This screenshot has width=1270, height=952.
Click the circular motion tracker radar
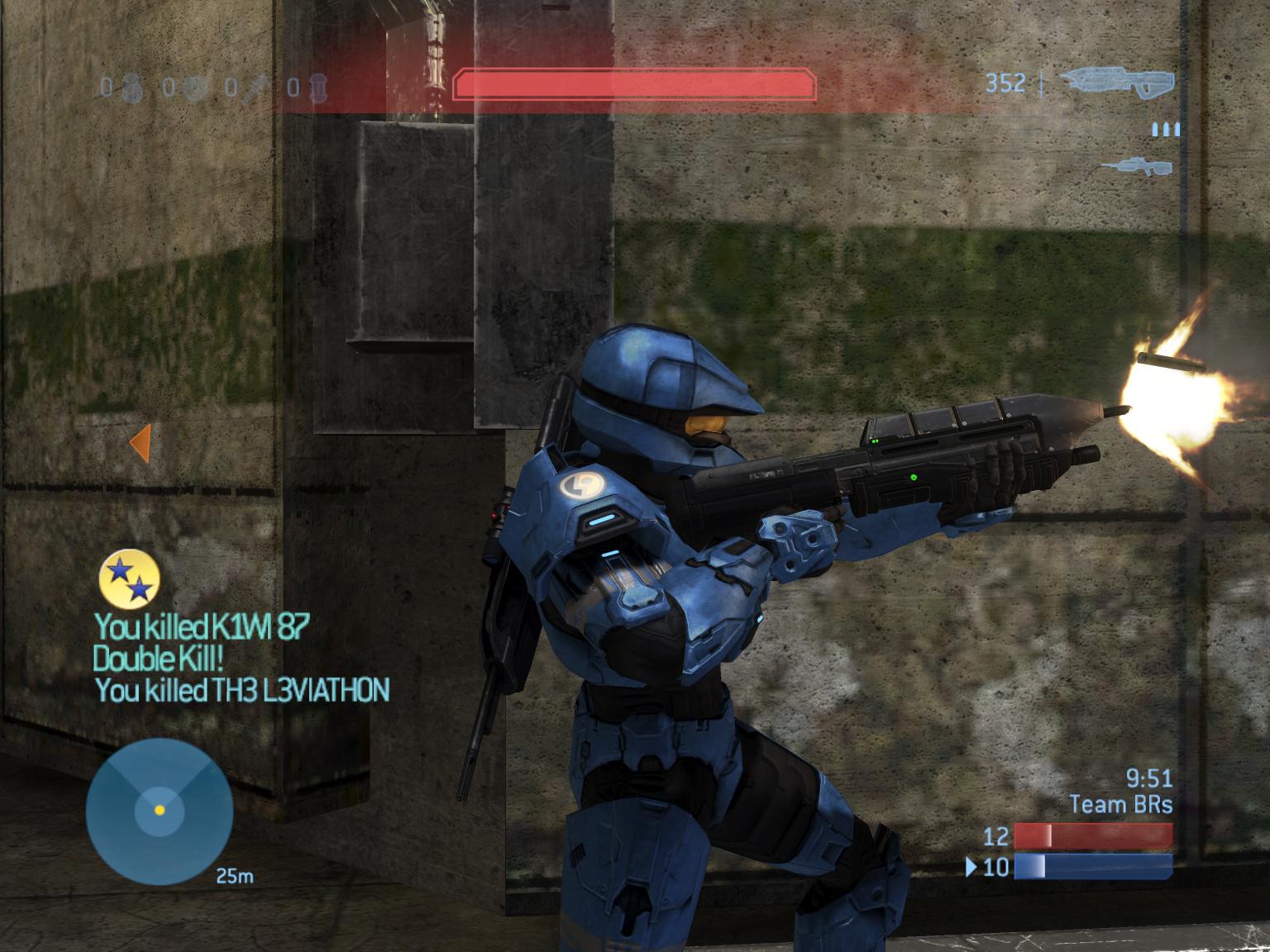(x=160, y=811)
